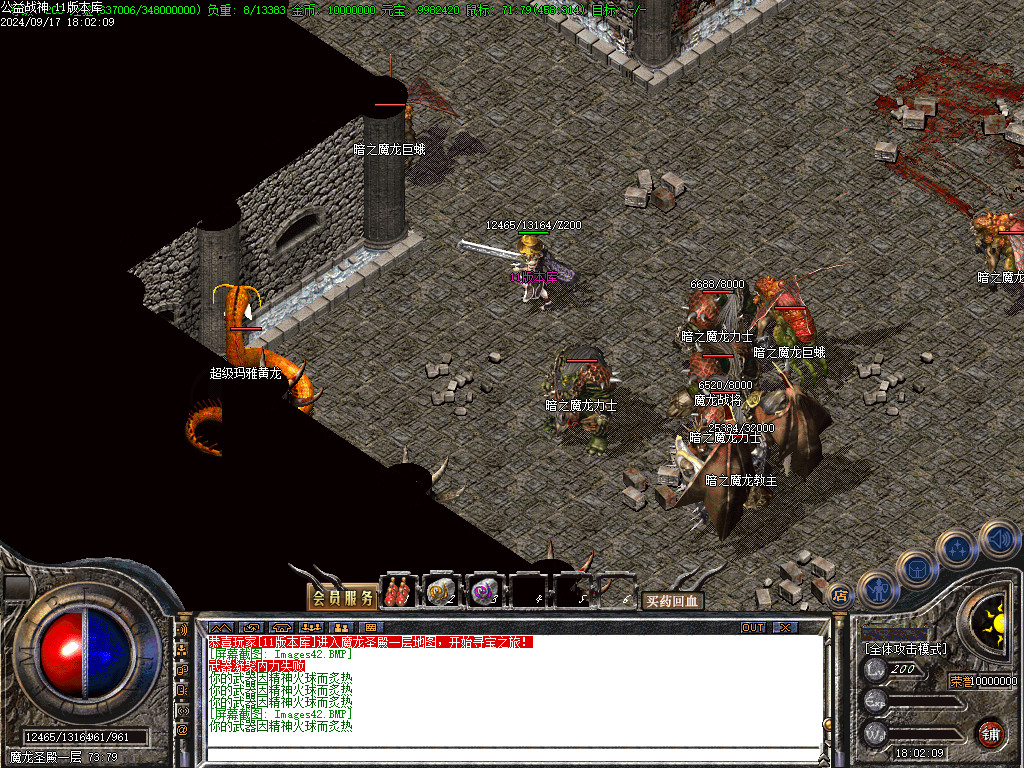
Task: Open the character equipment warrior icon
Action: coord(877,589)
